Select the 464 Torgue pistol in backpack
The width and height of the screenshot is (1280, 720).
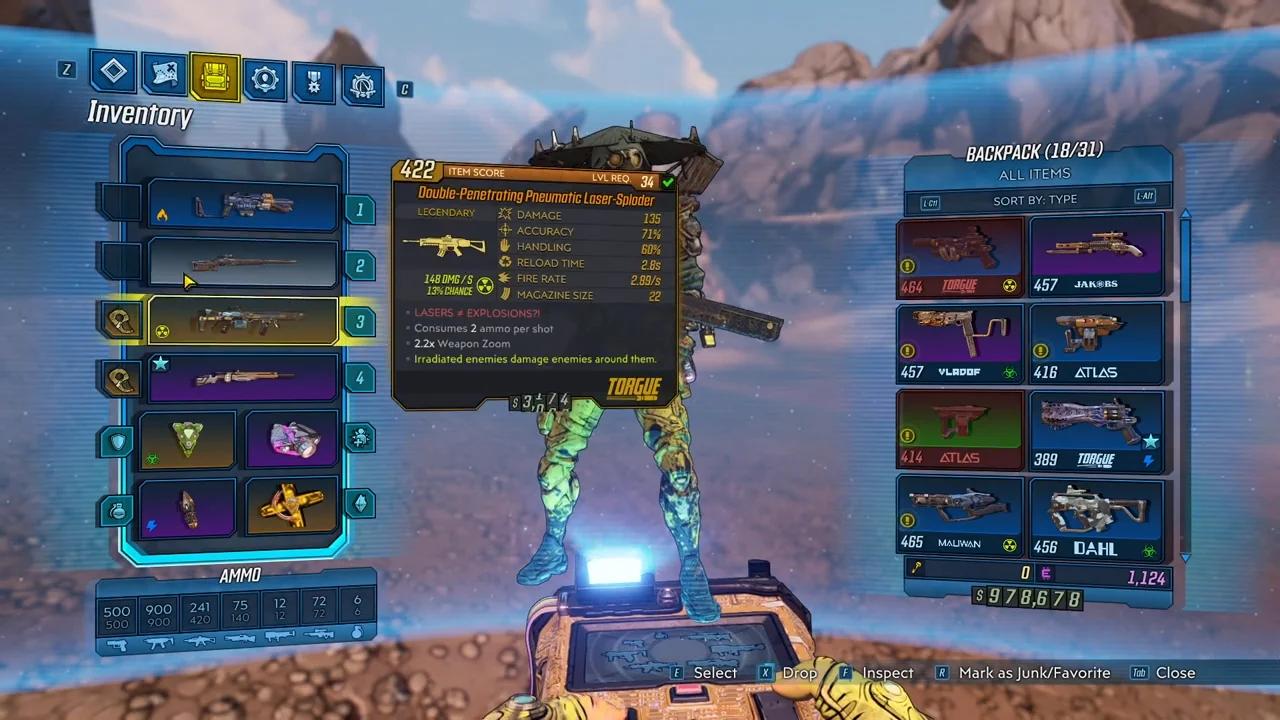pos(960,257)
